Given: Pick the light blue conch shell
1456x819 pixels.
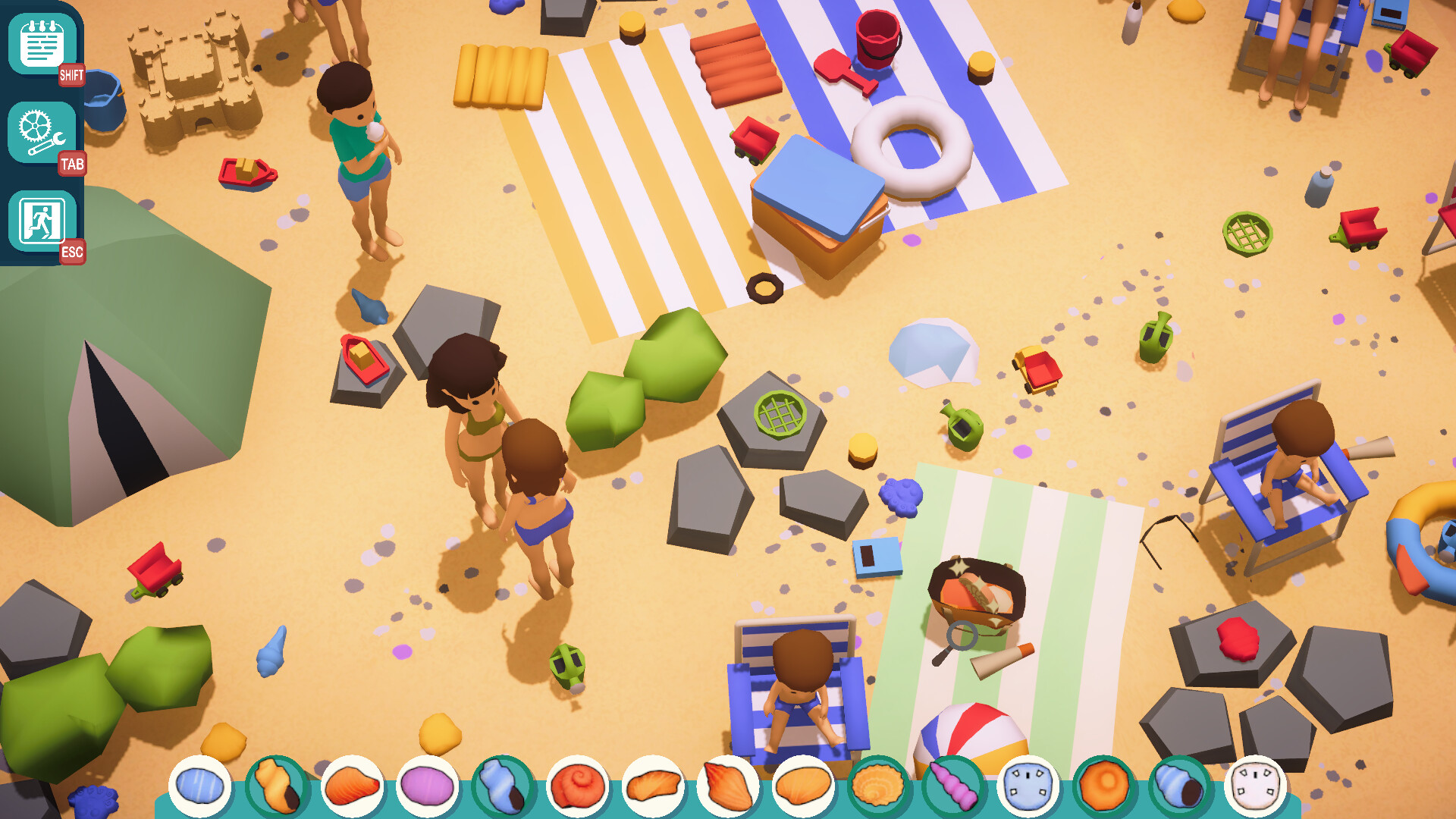Looking at the screenshot, I should coord(502,786).
